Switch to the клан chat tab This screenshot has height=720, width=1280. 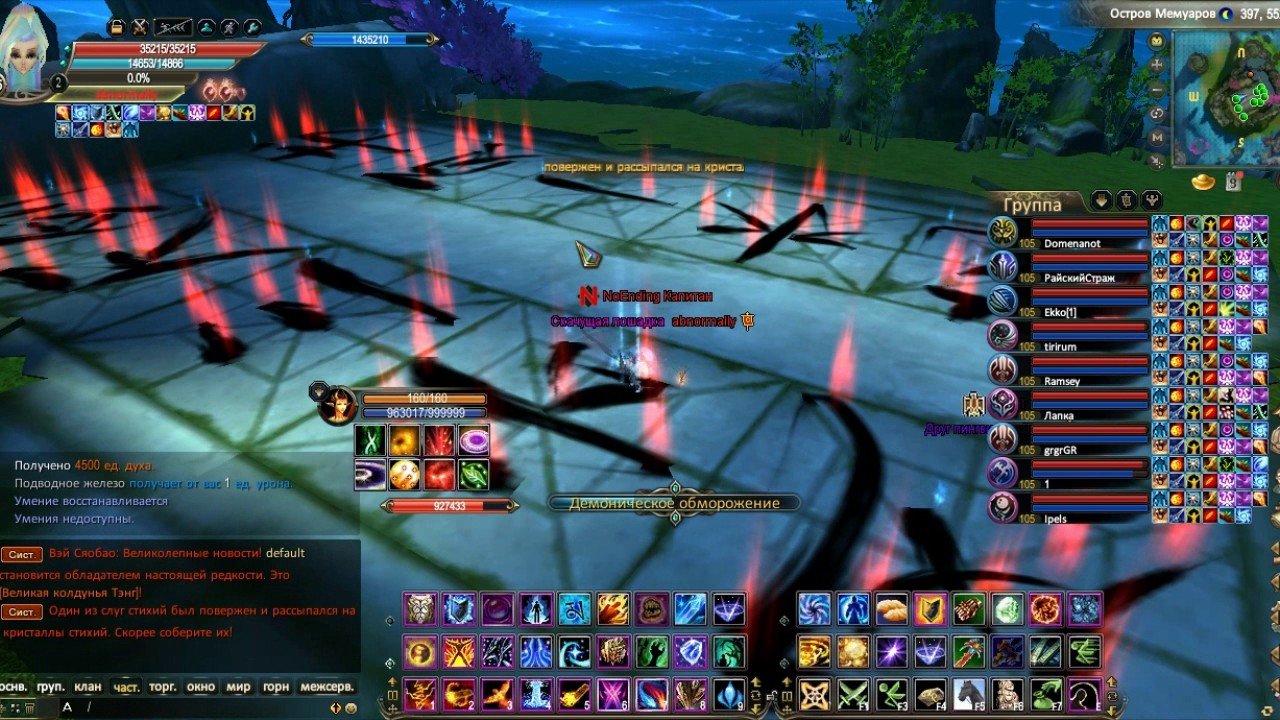click(x=88, y=687)
